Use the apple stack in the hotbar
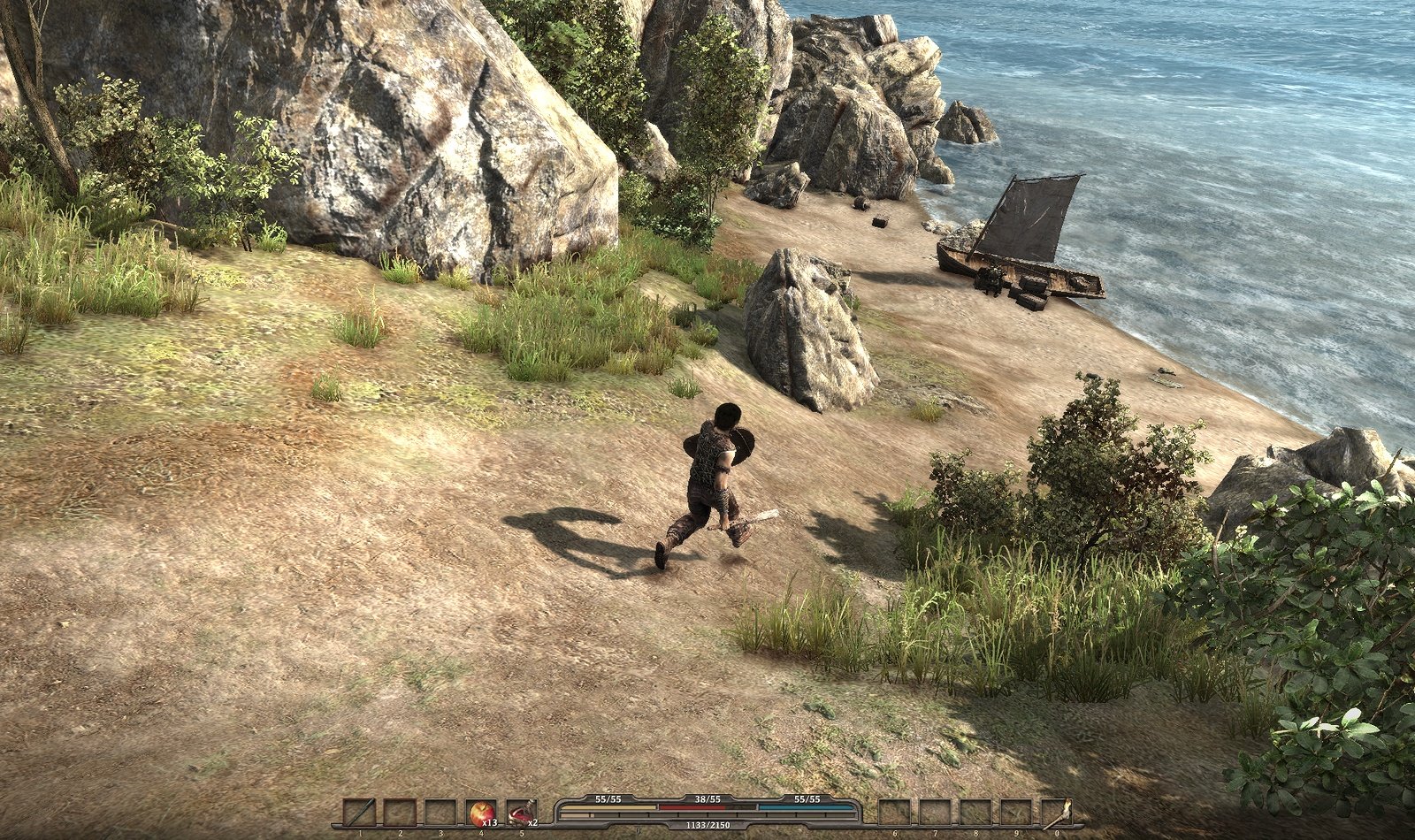This screenshot has width=1415, height=840. (481, 812)
